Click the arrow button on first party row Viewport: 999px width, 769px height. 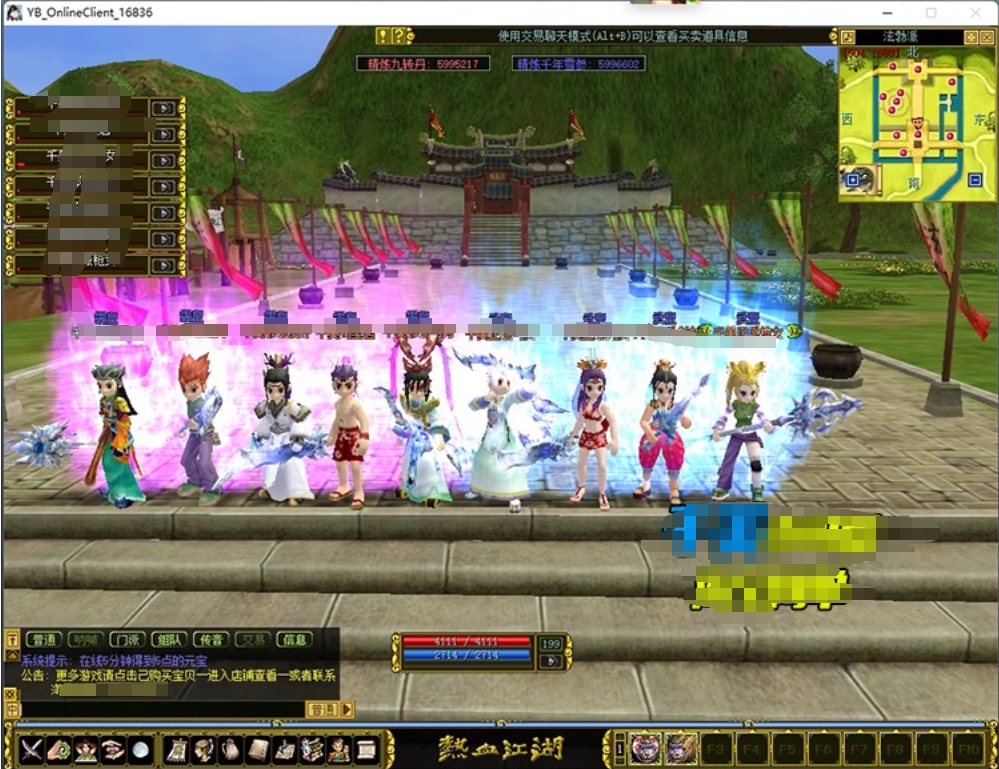pyautogui.click(x=162, y=107)
